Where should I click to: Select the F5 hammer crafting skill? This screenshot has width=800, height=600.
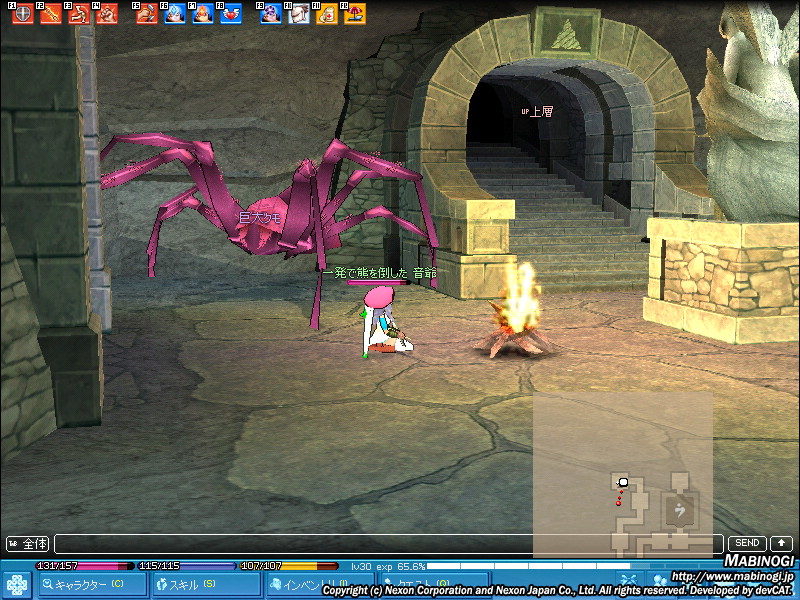coord(147,14)
